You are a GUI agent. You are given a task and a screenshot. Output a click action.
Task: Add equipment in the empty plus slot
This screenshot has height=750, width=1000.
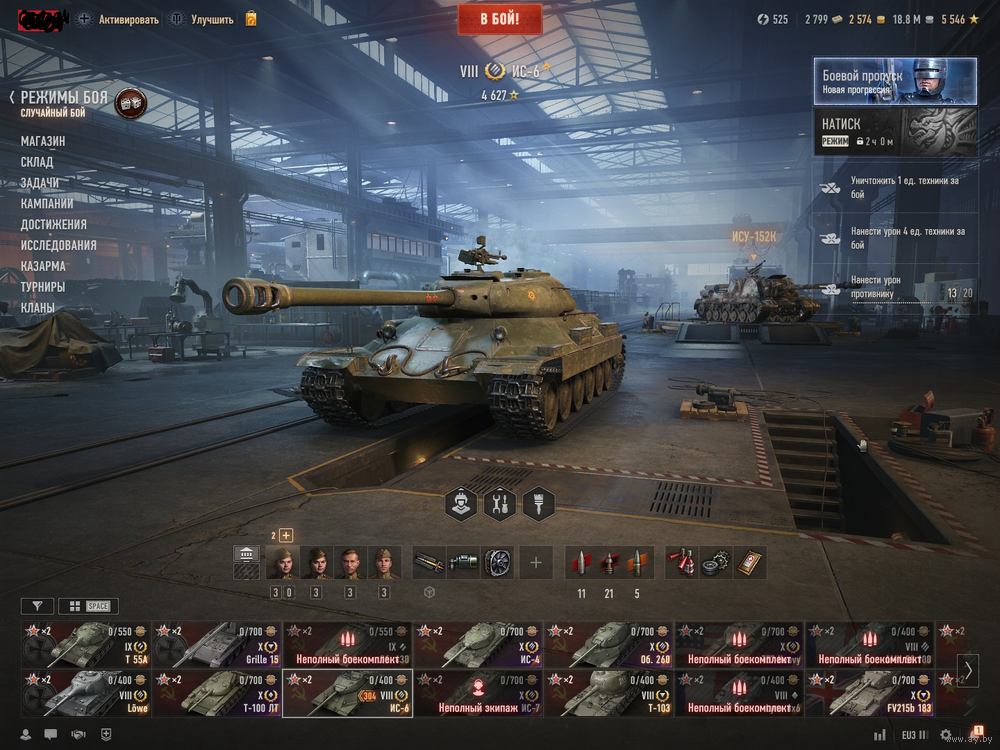[x=535, y=563]
